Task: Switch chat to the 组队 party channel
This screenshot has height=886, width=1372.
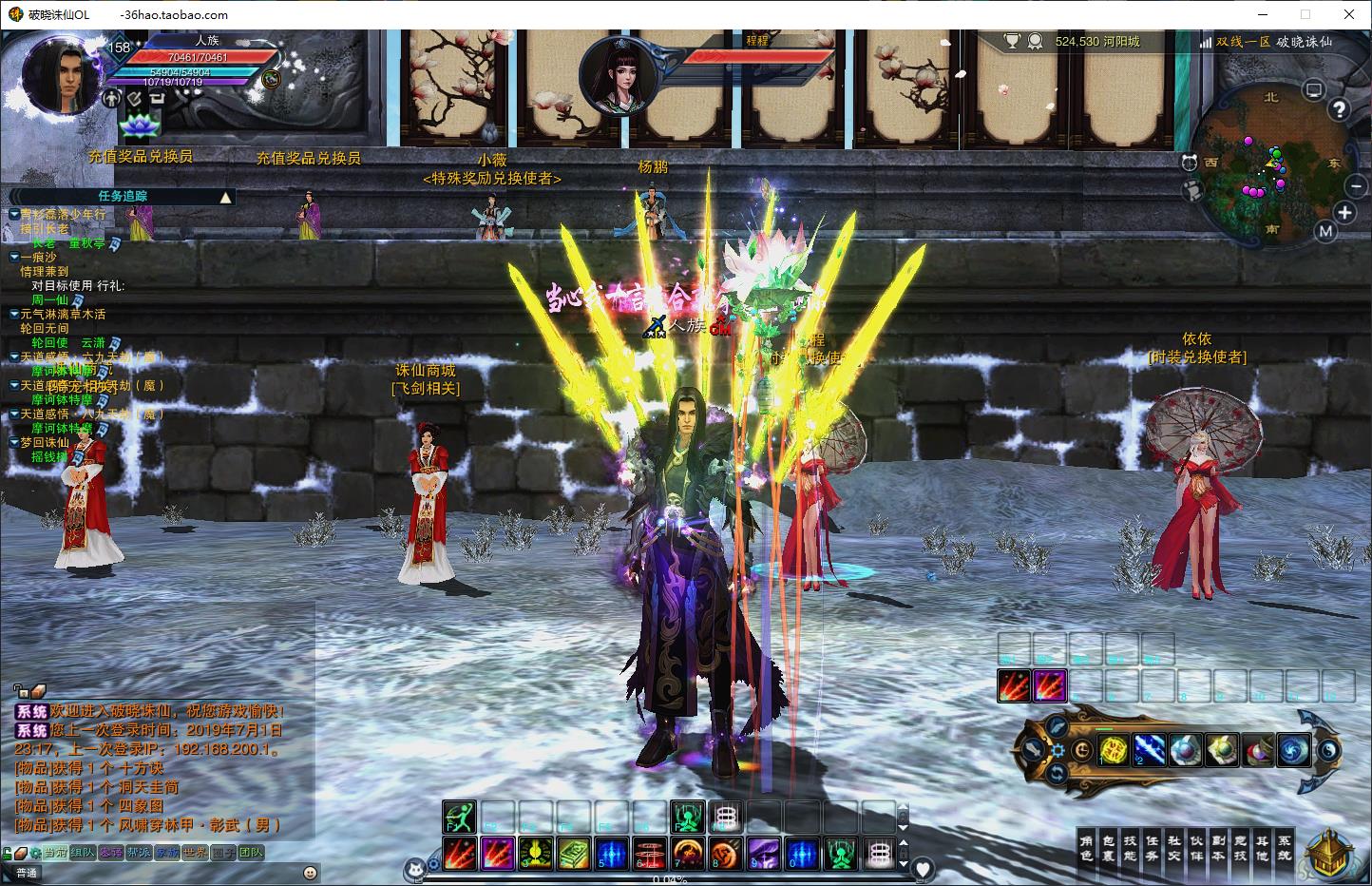Action: pos(83,853)
